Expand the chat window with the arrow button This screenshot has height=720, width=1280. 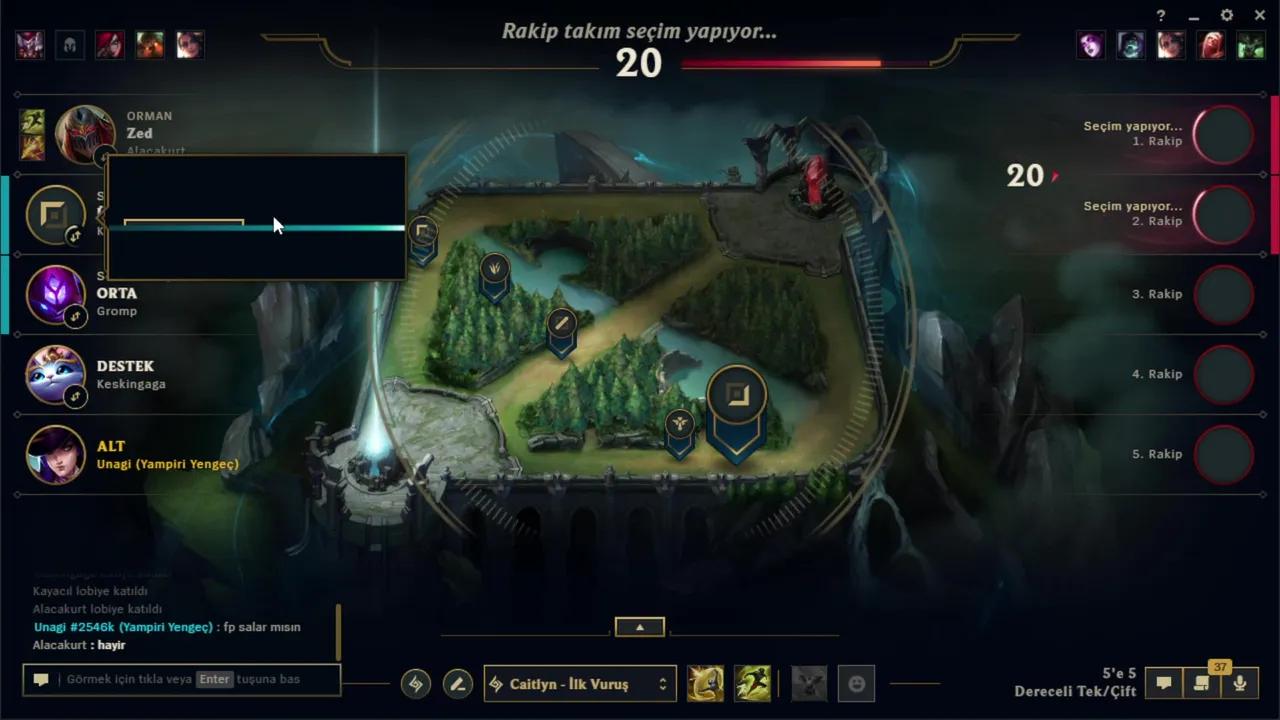click(x=639, y=626)
